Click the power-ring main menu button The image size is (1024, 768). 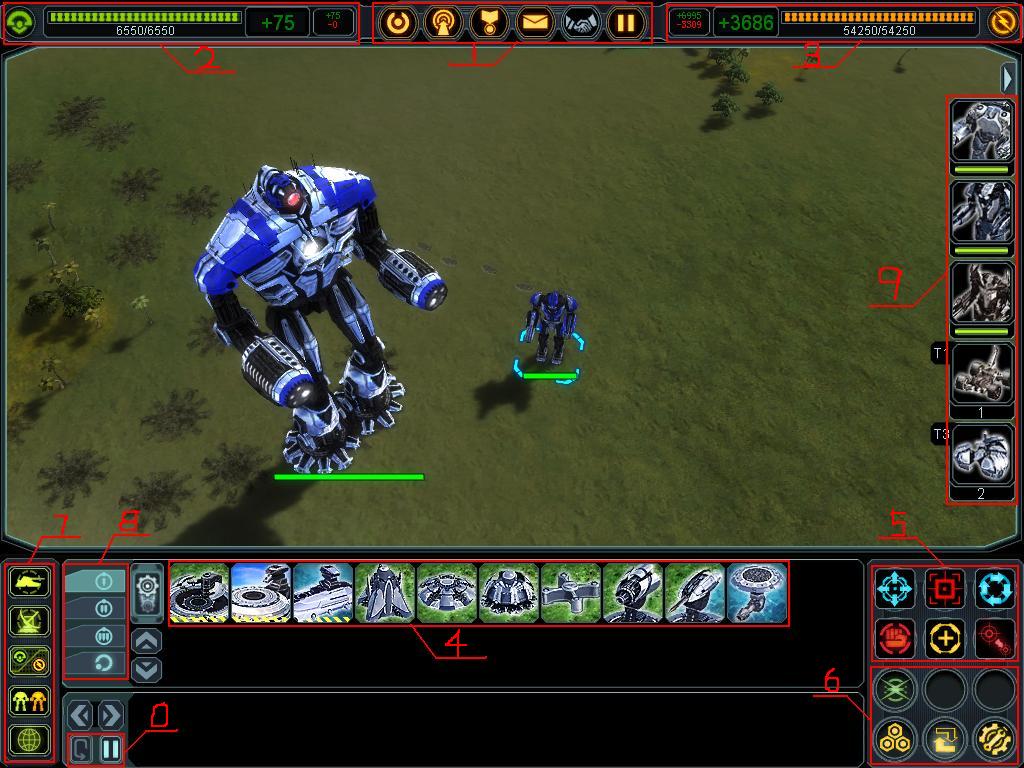click(x=398, y=22)
